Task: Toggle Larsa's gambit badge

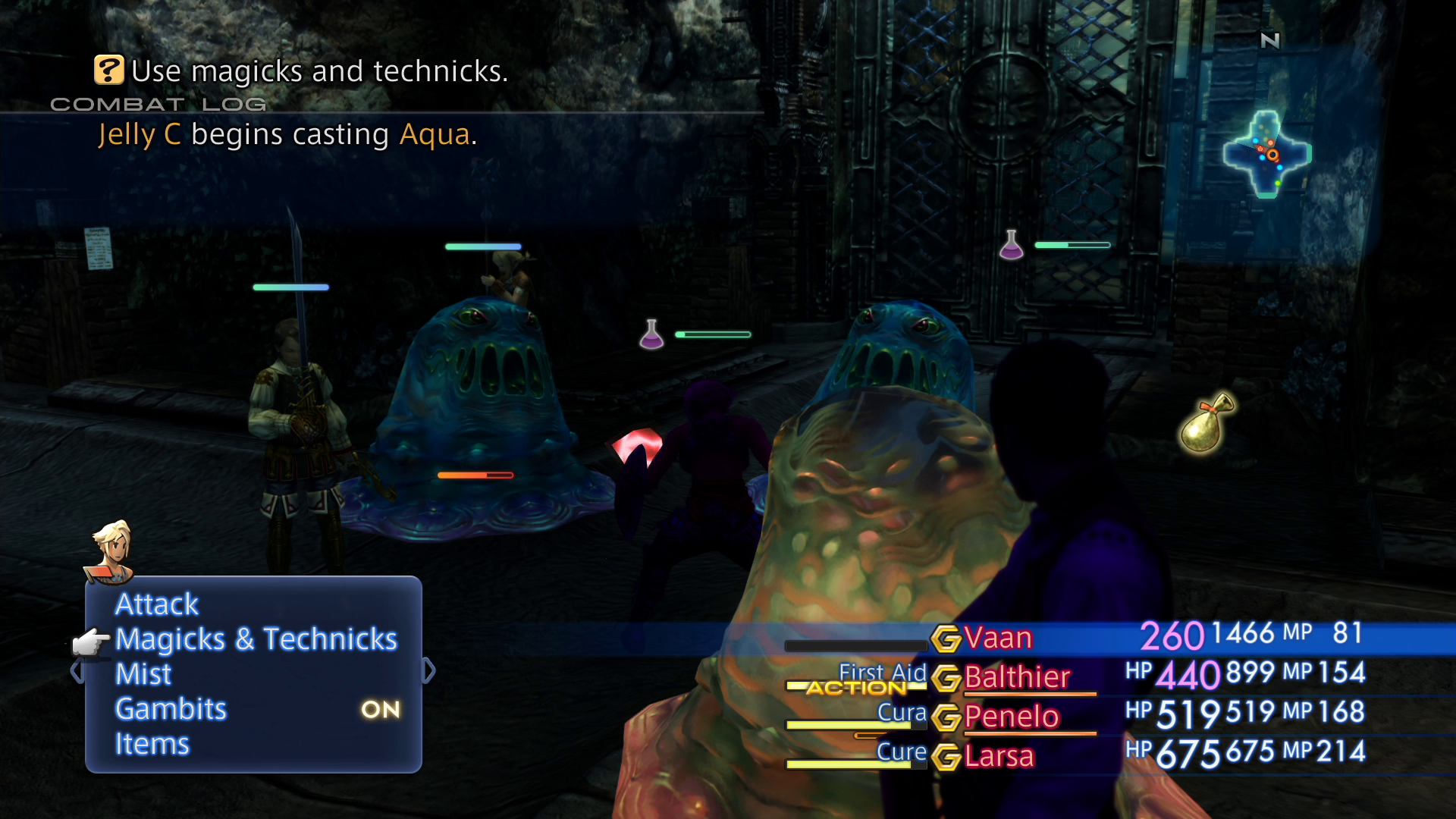Action: [947, 756]
